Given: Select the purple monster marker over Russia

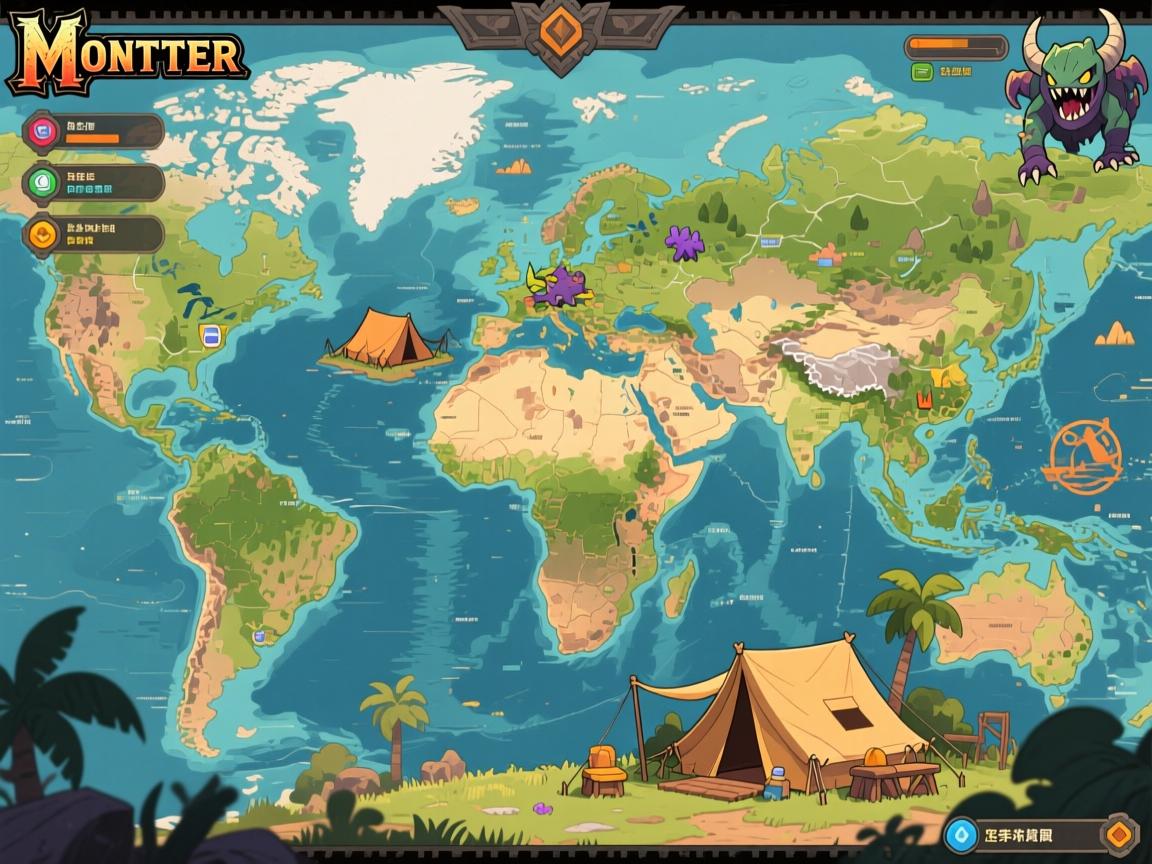Looking at the screenshot, I should point(685,243).
